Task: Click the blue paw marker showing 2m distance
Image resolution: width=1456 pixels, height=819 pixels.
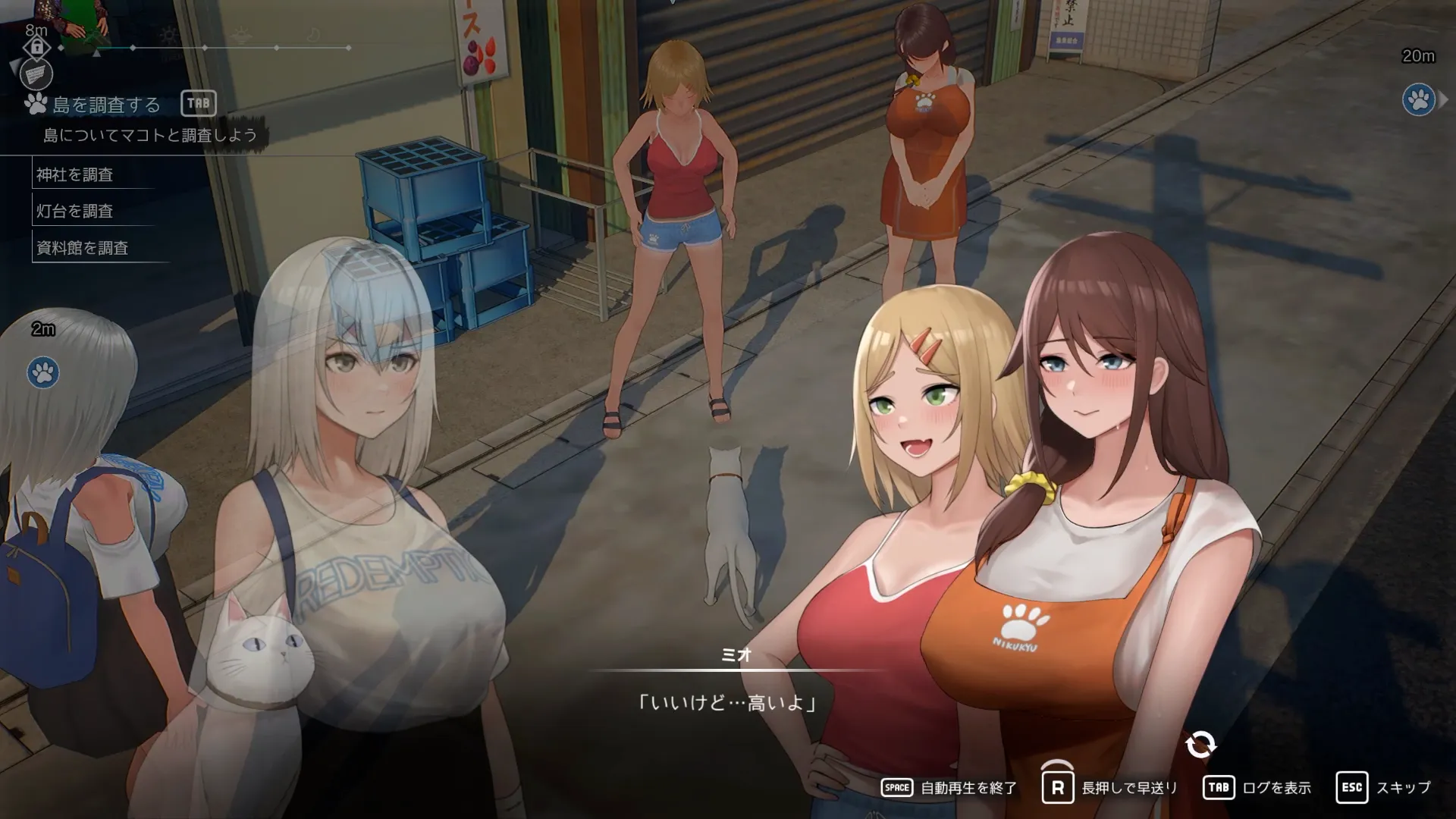Action: (43, 373)
